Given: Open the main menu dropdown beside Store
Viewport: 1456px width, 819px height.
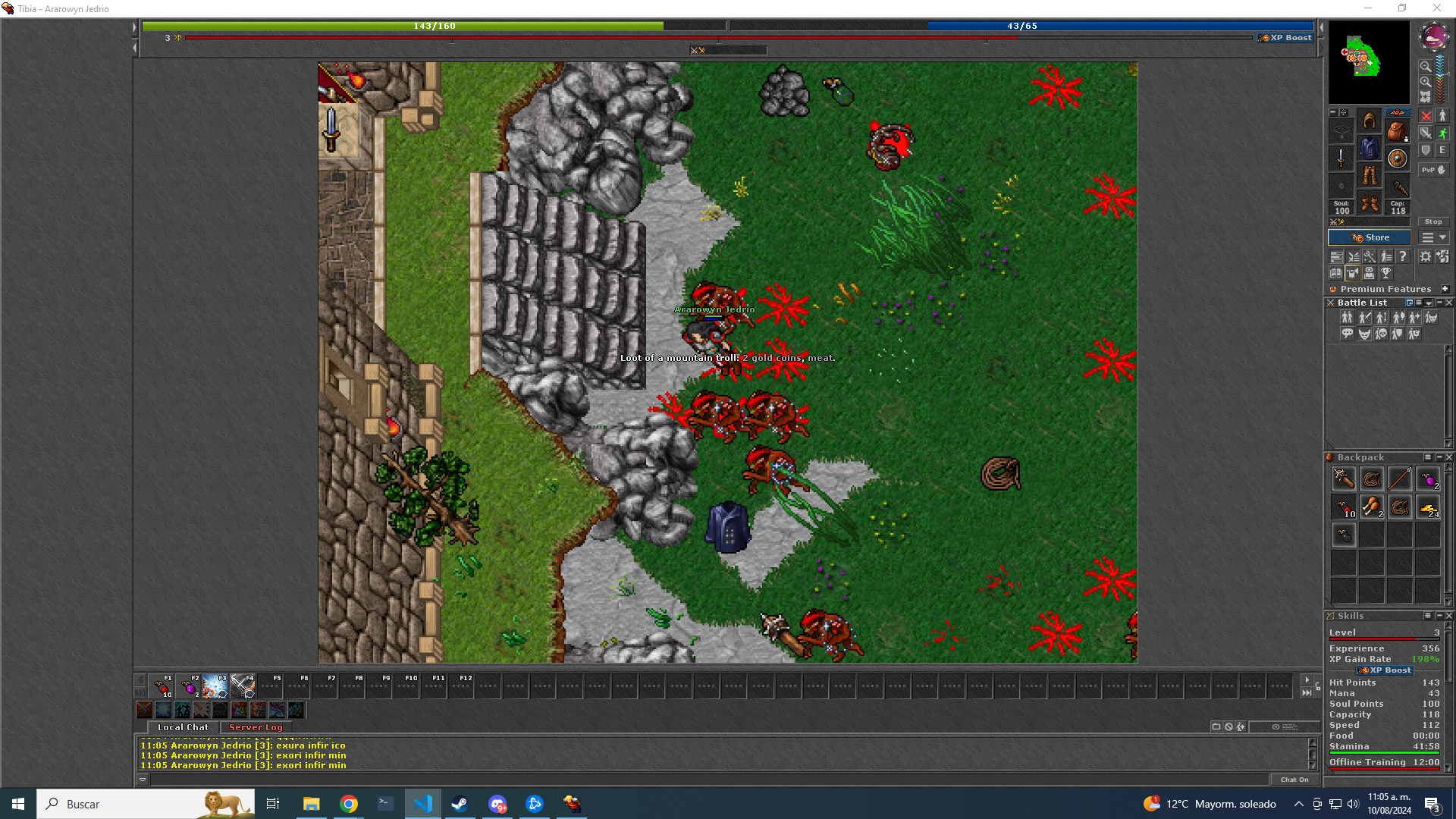Looking at the screenshot, I should pos(1434,237).
